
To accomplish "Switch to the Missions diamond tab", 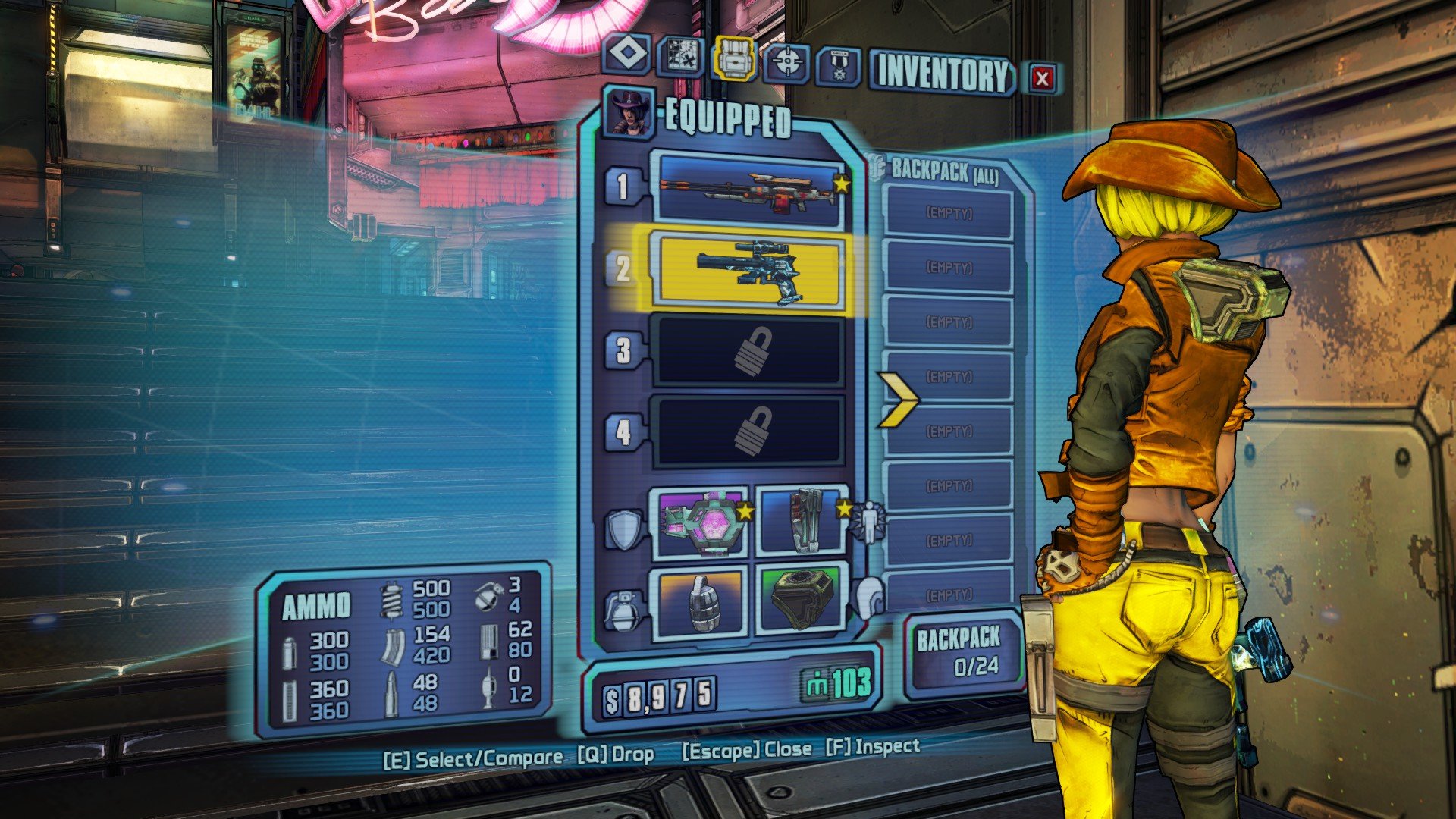I will click(626, 55).
